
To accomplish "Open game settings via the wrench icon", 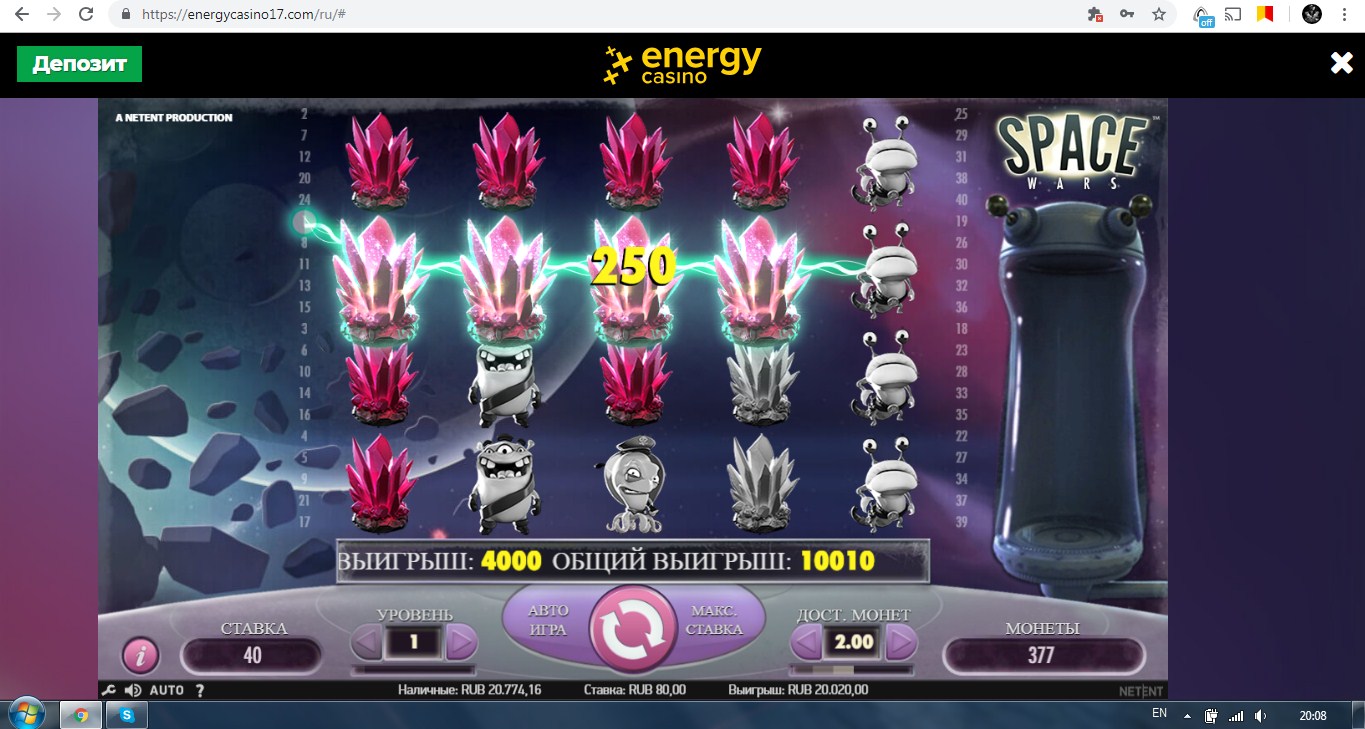I will click(x=109, y=690).
